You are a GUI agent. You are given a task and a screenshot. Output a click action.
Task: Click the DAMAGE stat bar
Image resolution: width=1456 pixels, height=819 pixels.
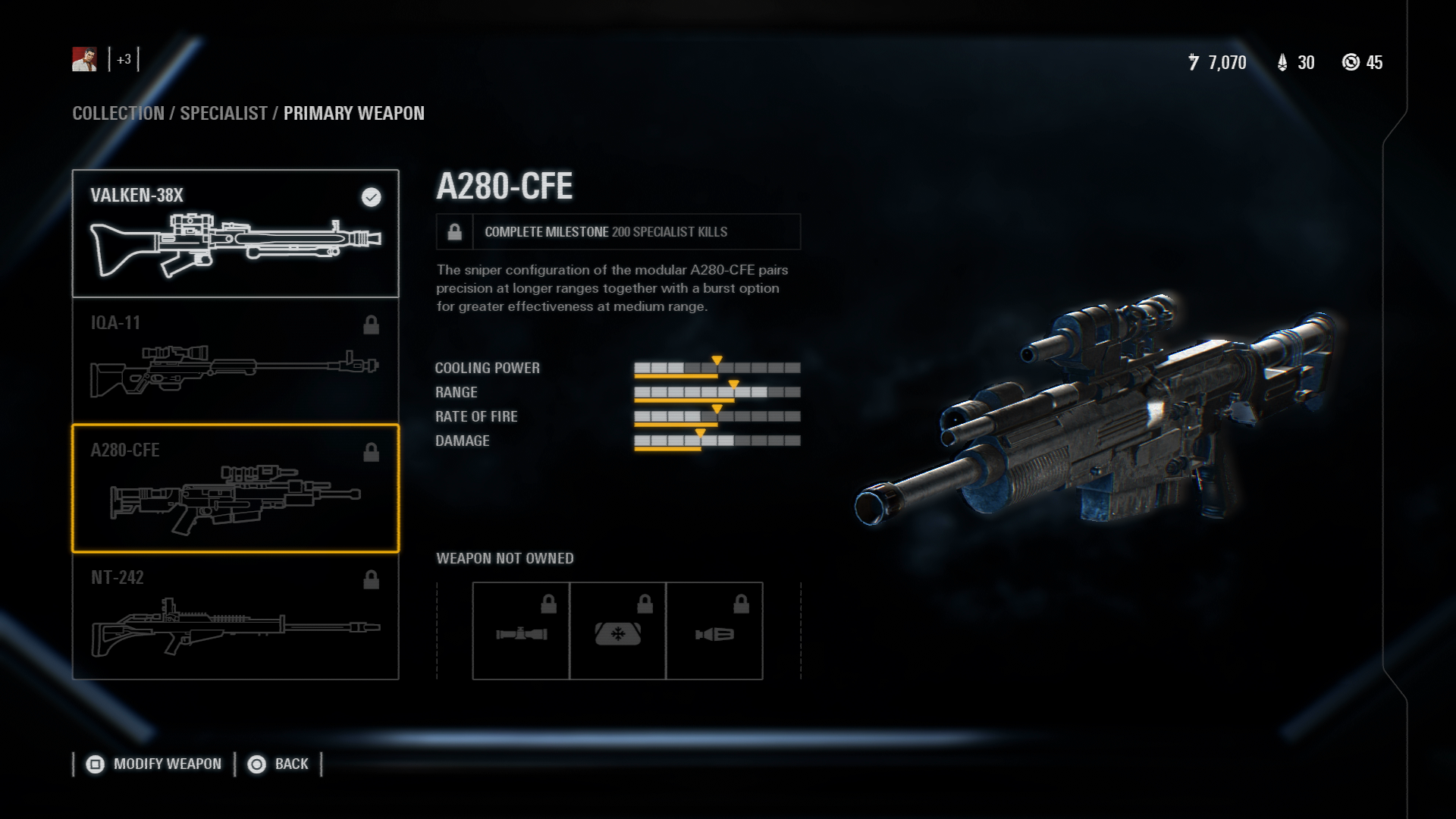click(x=717, y=441)
